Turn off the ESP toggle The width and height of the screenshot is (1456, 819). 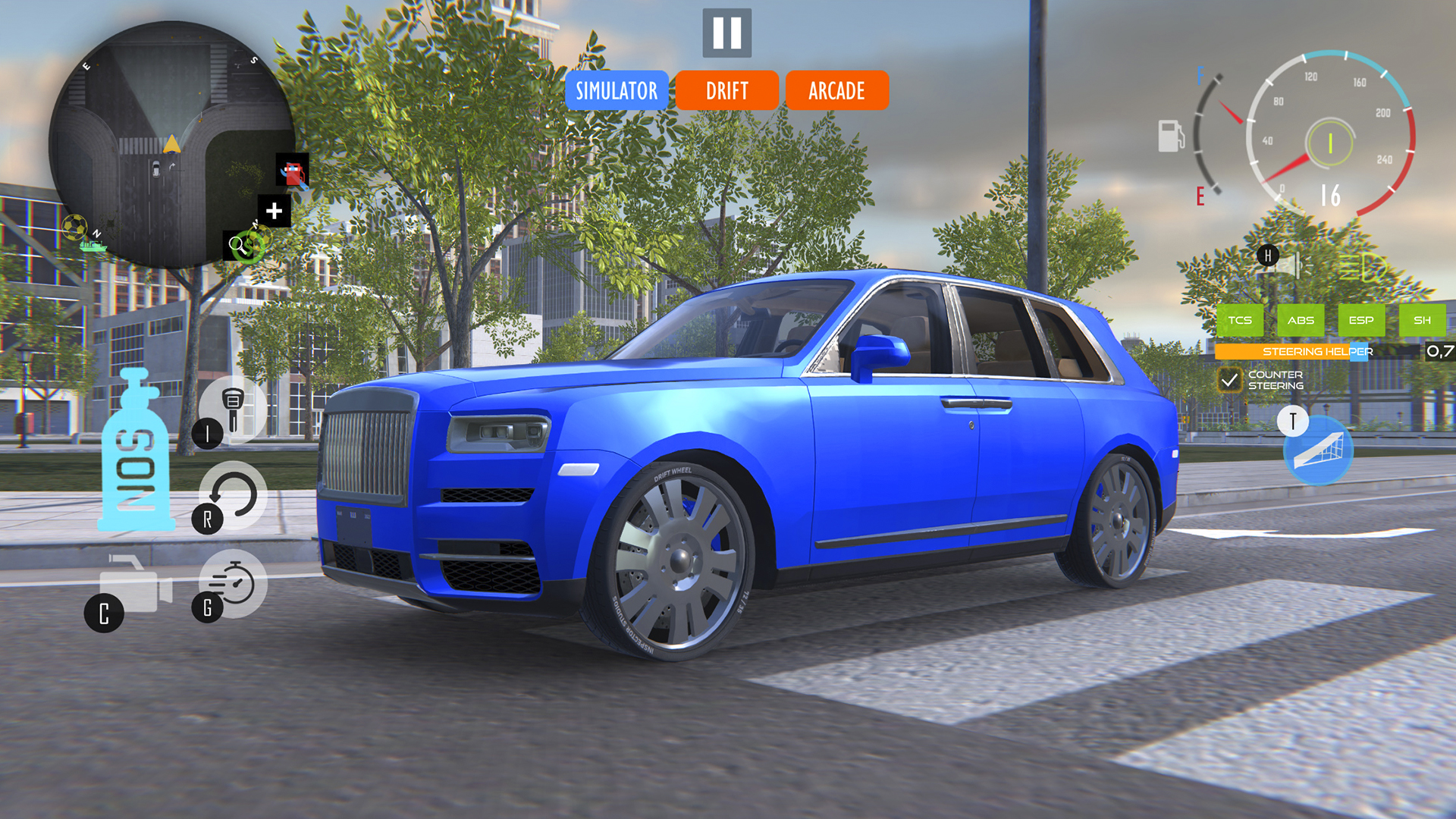(1363, 320)
